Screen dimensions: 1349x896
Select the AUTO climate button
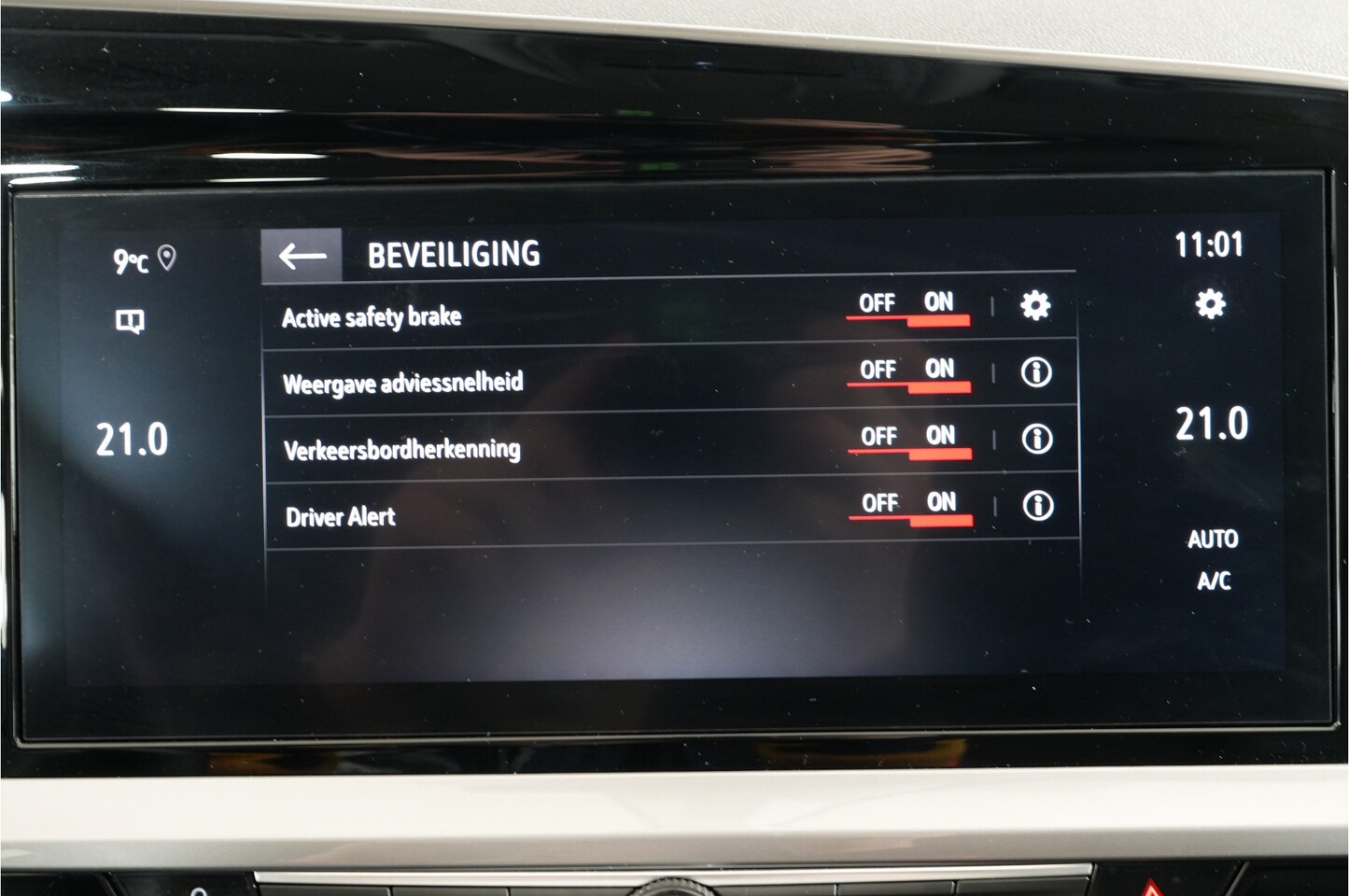[x=1213, y=539]
